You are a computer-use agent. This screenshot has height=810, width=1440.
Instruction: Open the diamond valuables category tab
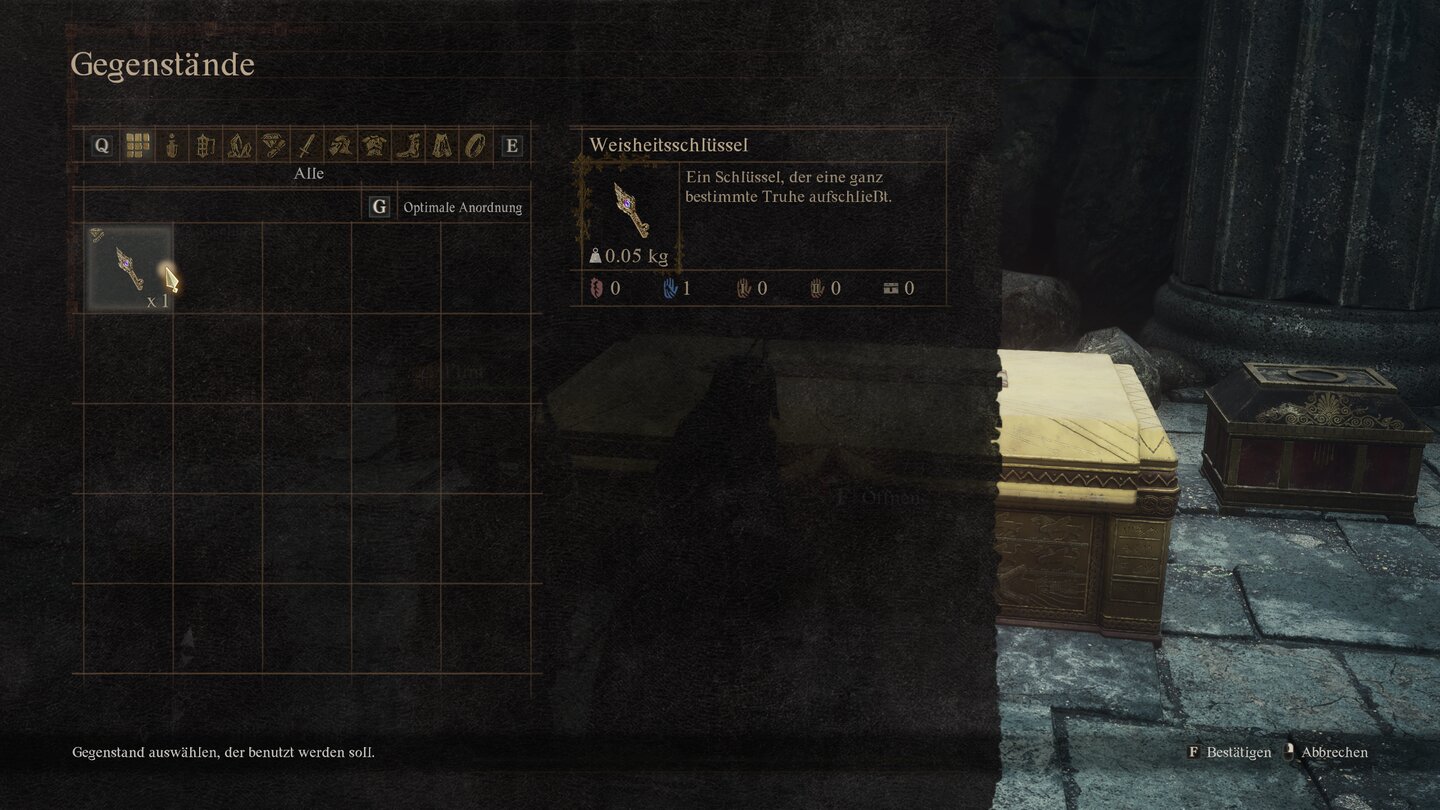point(273,146)
